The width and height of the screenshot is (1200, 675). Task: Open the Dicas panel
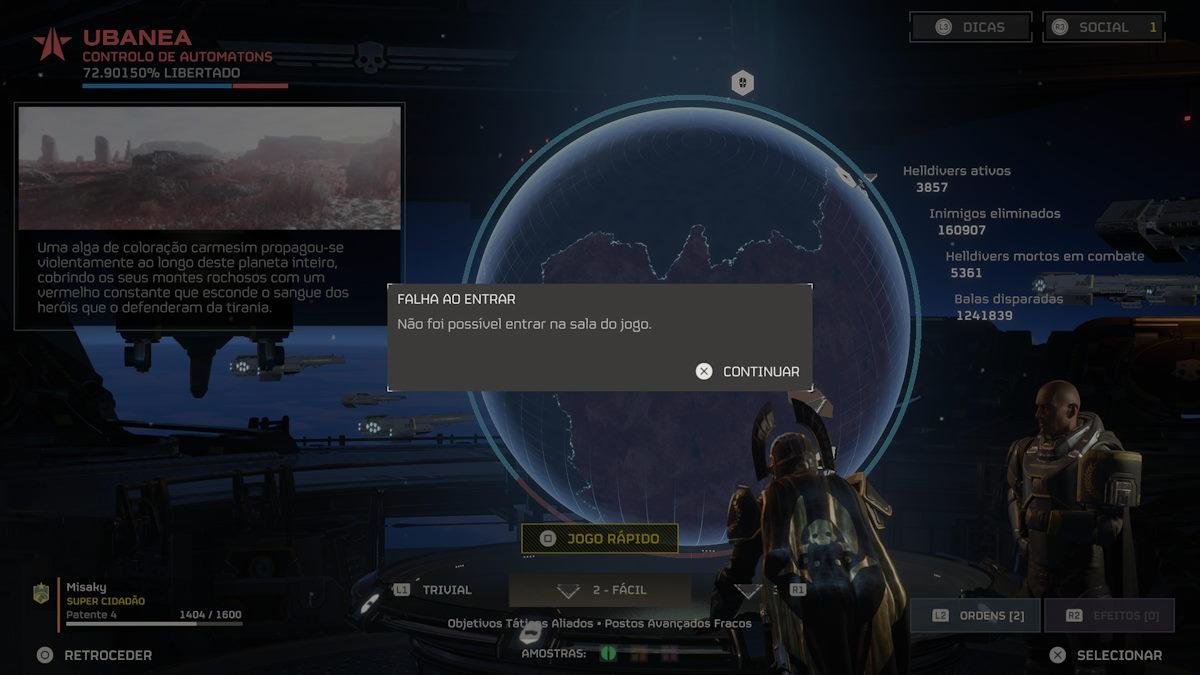(x=970, y=27)
